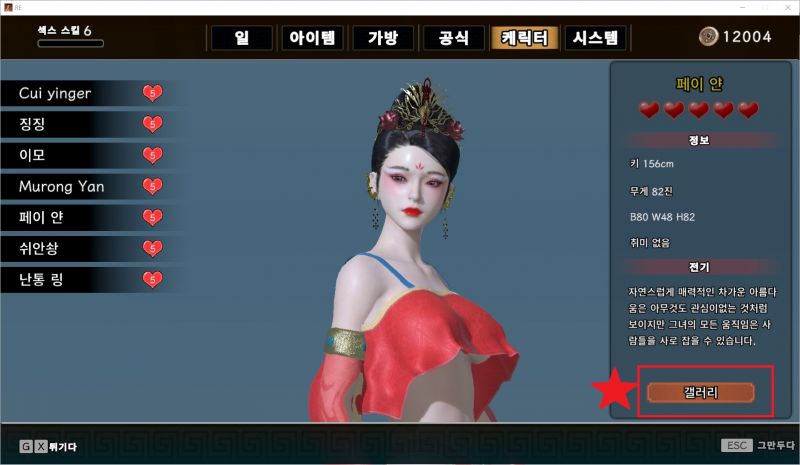Open the 아이템 tab

(x=313, y=38)
